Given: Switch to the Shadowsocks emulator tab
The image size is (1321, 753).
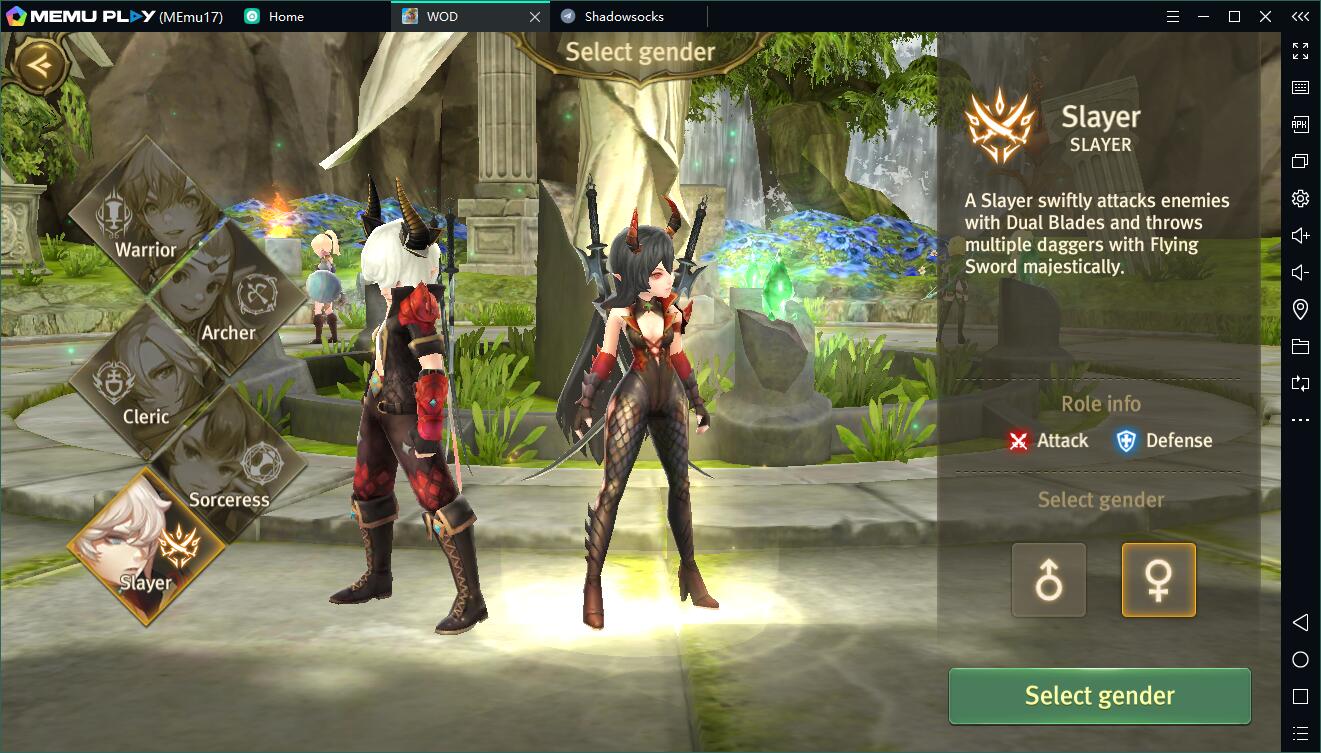Looking at the screenshot, I should (624, 16).
